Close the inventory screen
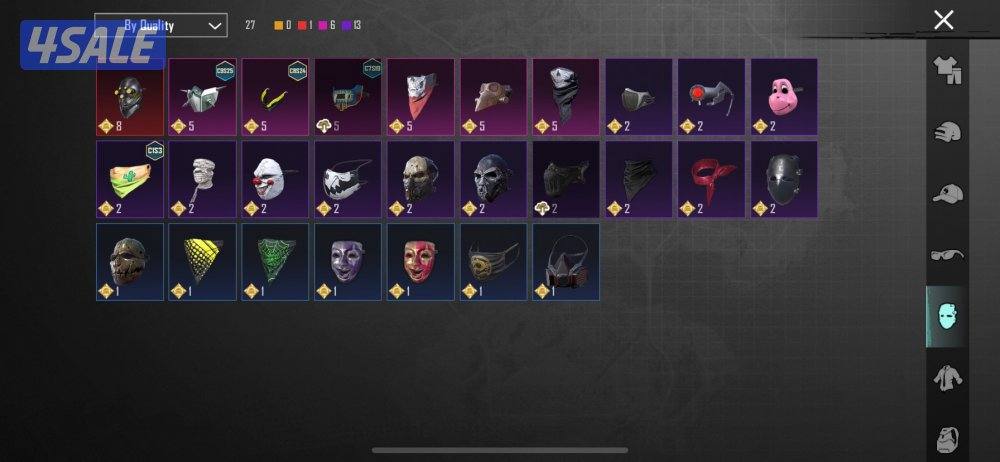This screenshot has height=462, width=1000. [x=943, y=19]
